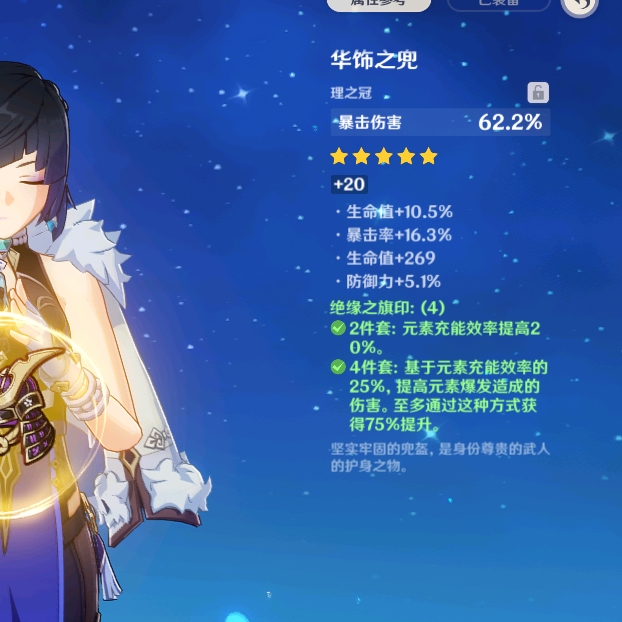Open the dark outlined 已装备 tab
Viewport: 622px width, 622px height.
(x=498, y=4)
